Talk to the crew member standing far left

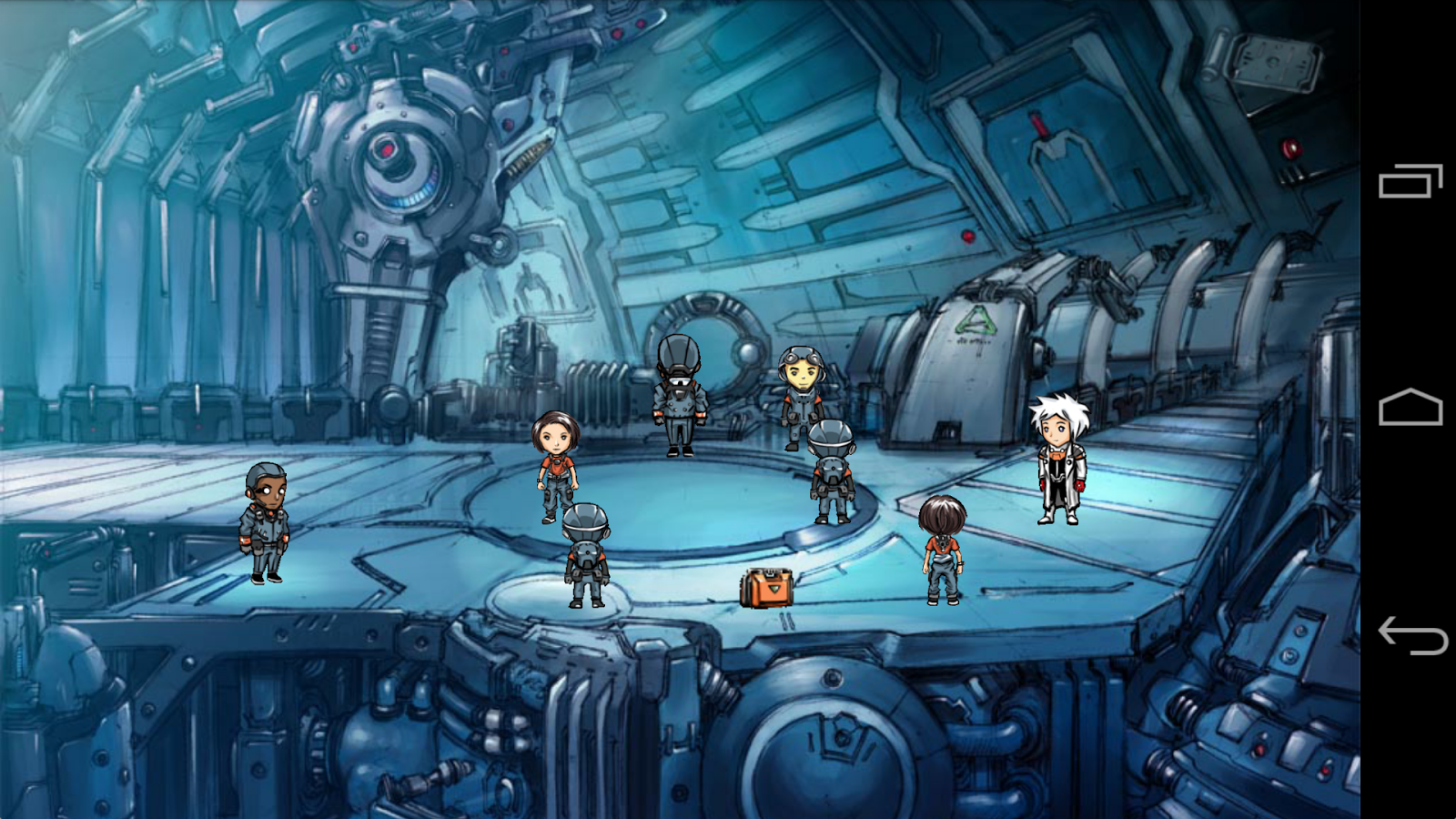266,523
